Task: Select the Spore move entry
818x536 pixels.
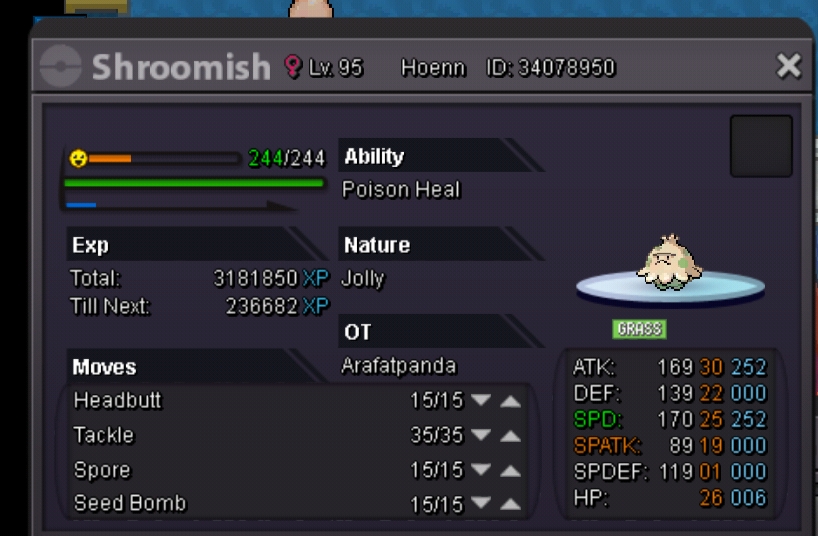Action: pyautogui.click(x=102, y=470)
